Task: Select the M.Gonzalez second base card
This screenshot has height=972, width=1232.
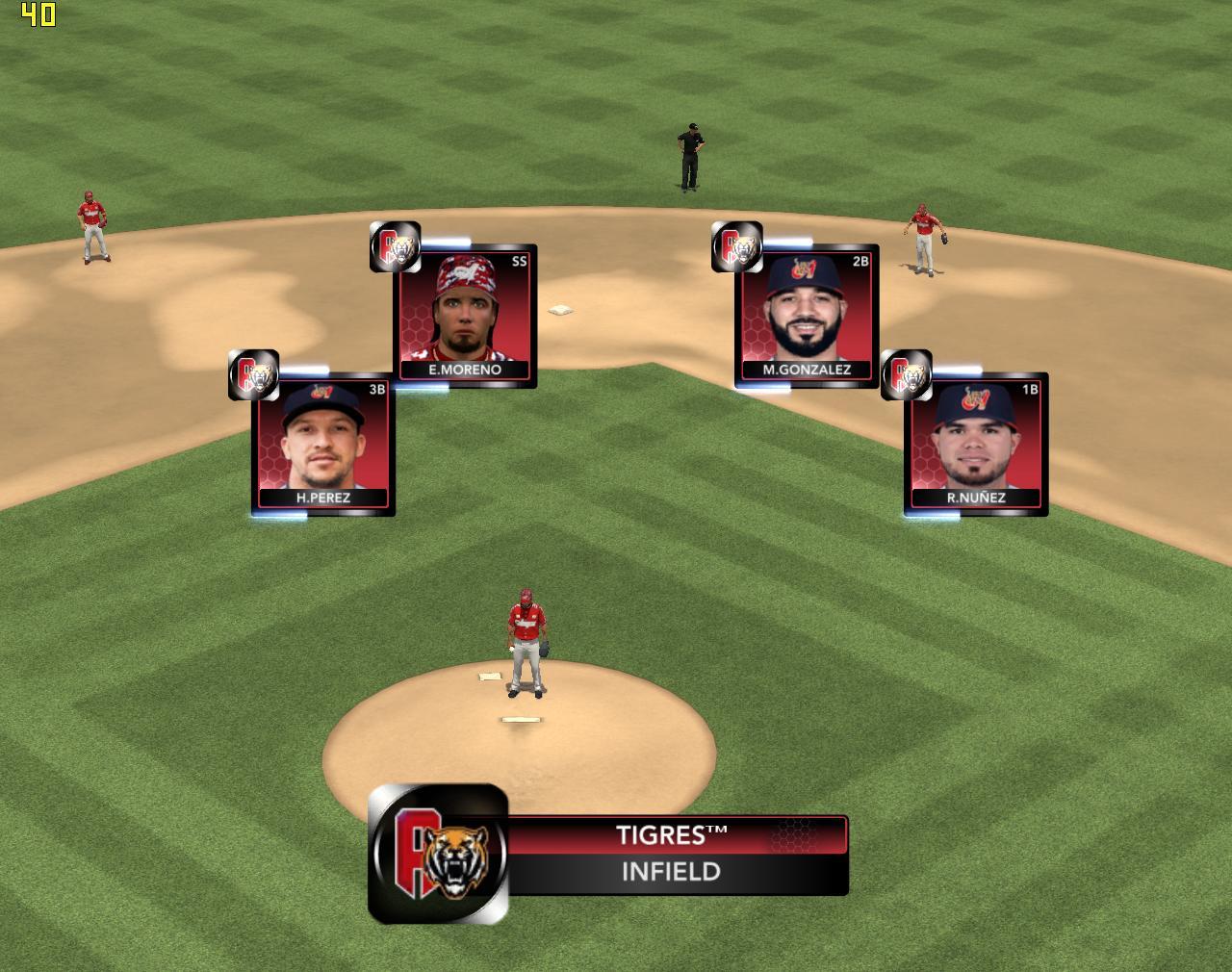Action: [807, 316]
